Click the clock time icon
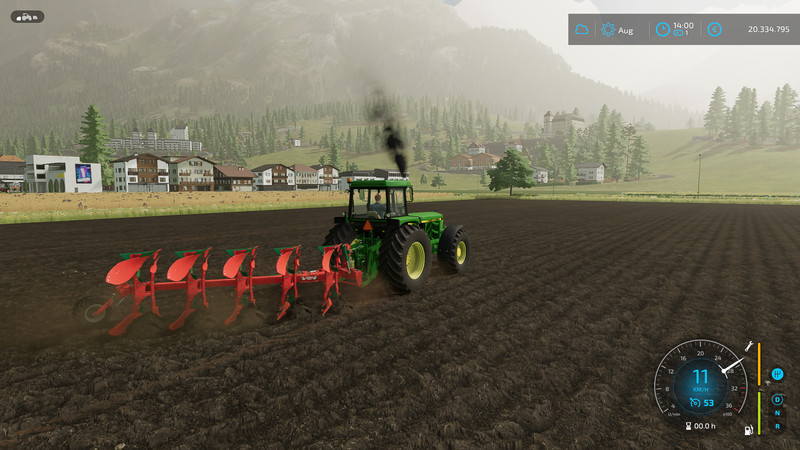This screenshot has height=450, width=800. [662, 30]
